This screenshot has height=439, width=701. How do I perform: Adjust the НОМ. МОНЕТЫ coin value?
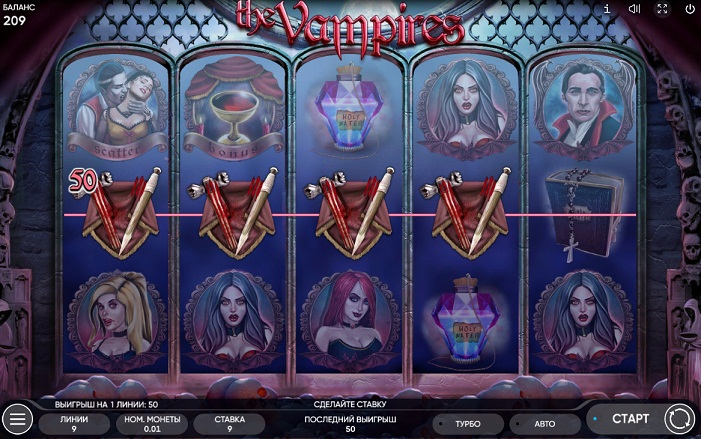pos(150,424)
